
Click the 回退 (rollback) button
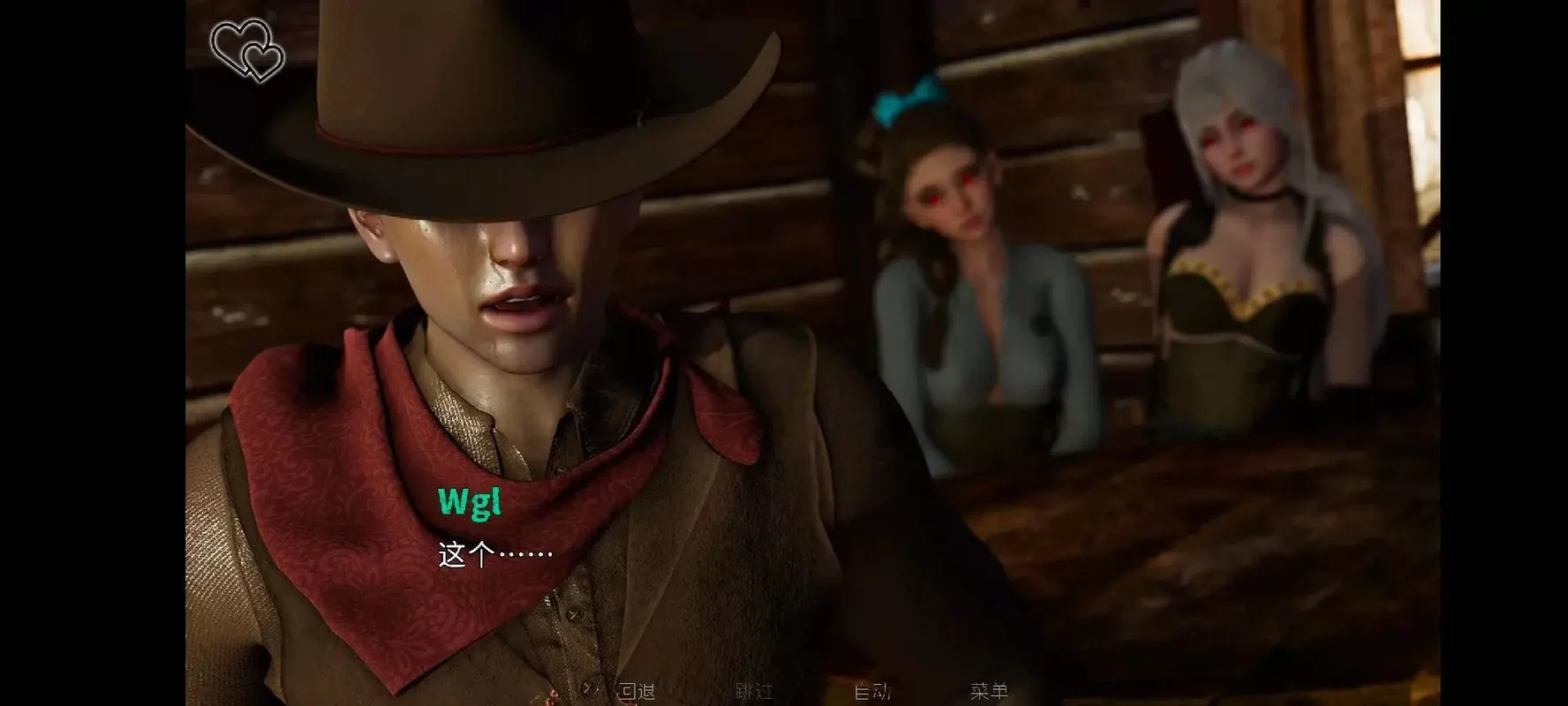tap(636, 691)
